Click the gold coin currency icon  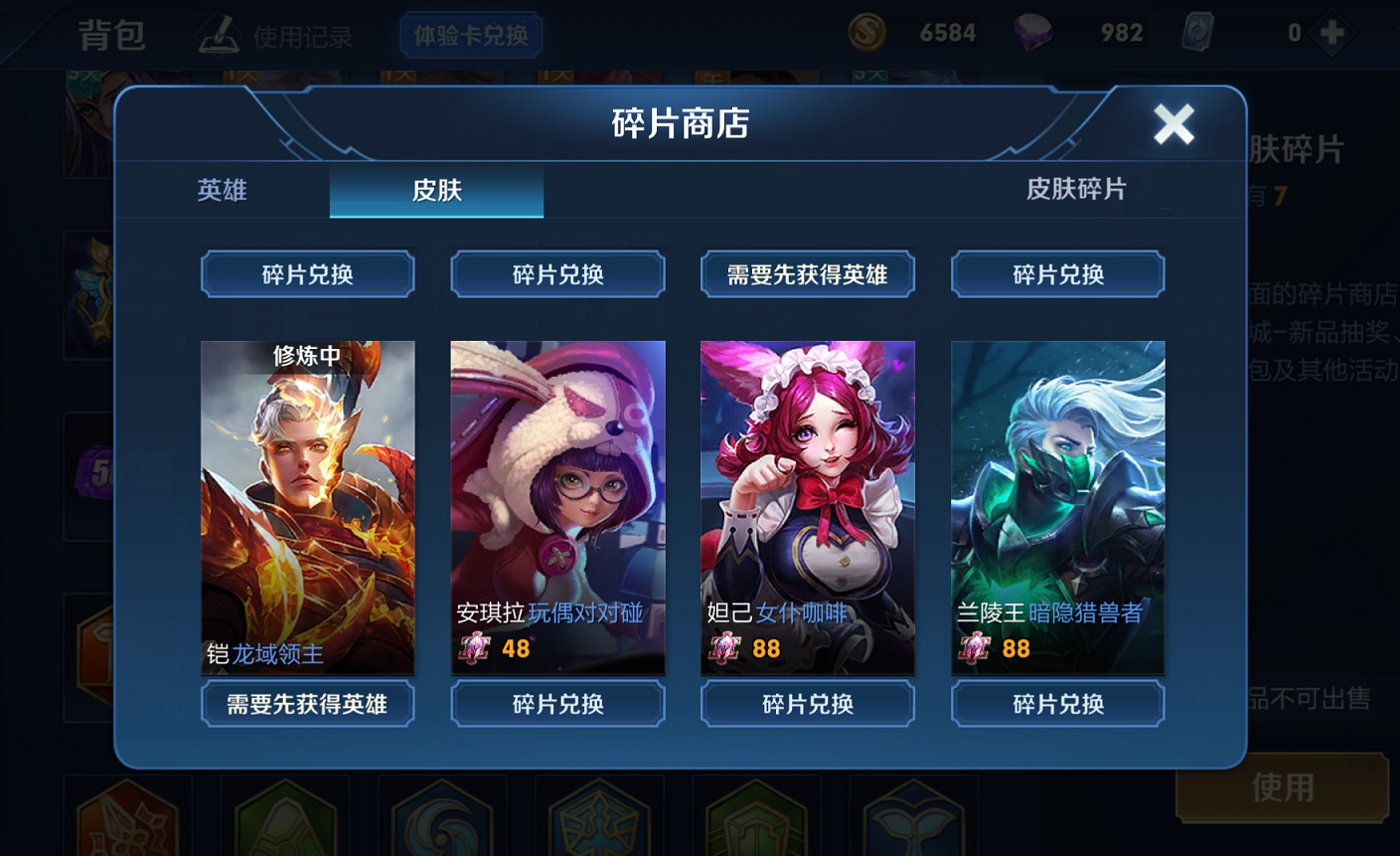click(x=866, y=32)
